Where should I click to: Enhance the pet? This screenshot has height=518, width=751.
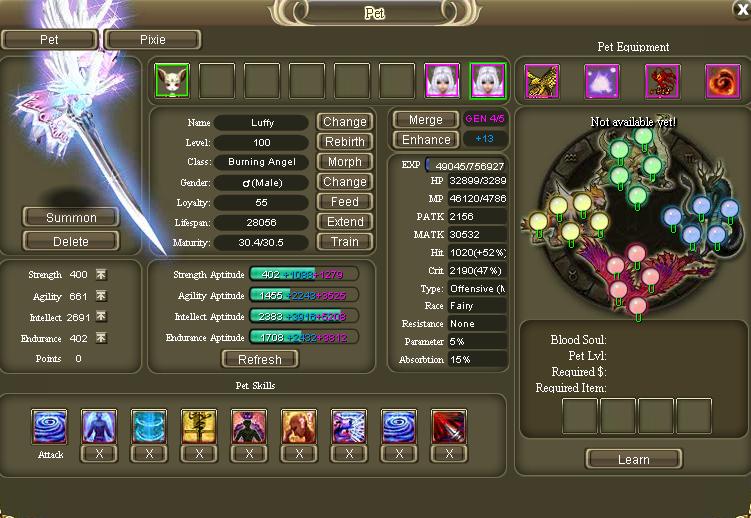(x=426, y=140)
